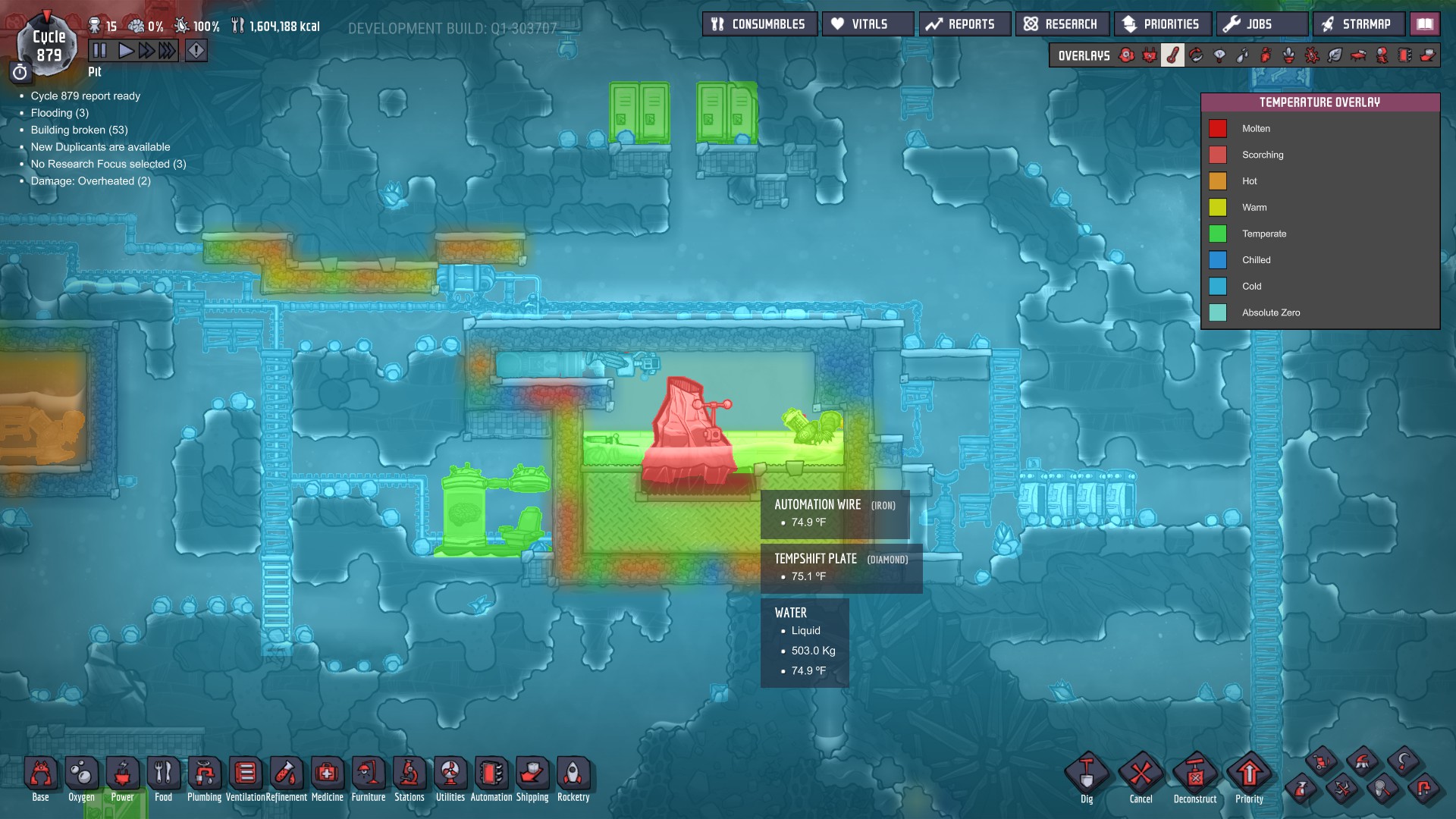
Task: Open the Research screen
Action: (x=1061, y=24)
